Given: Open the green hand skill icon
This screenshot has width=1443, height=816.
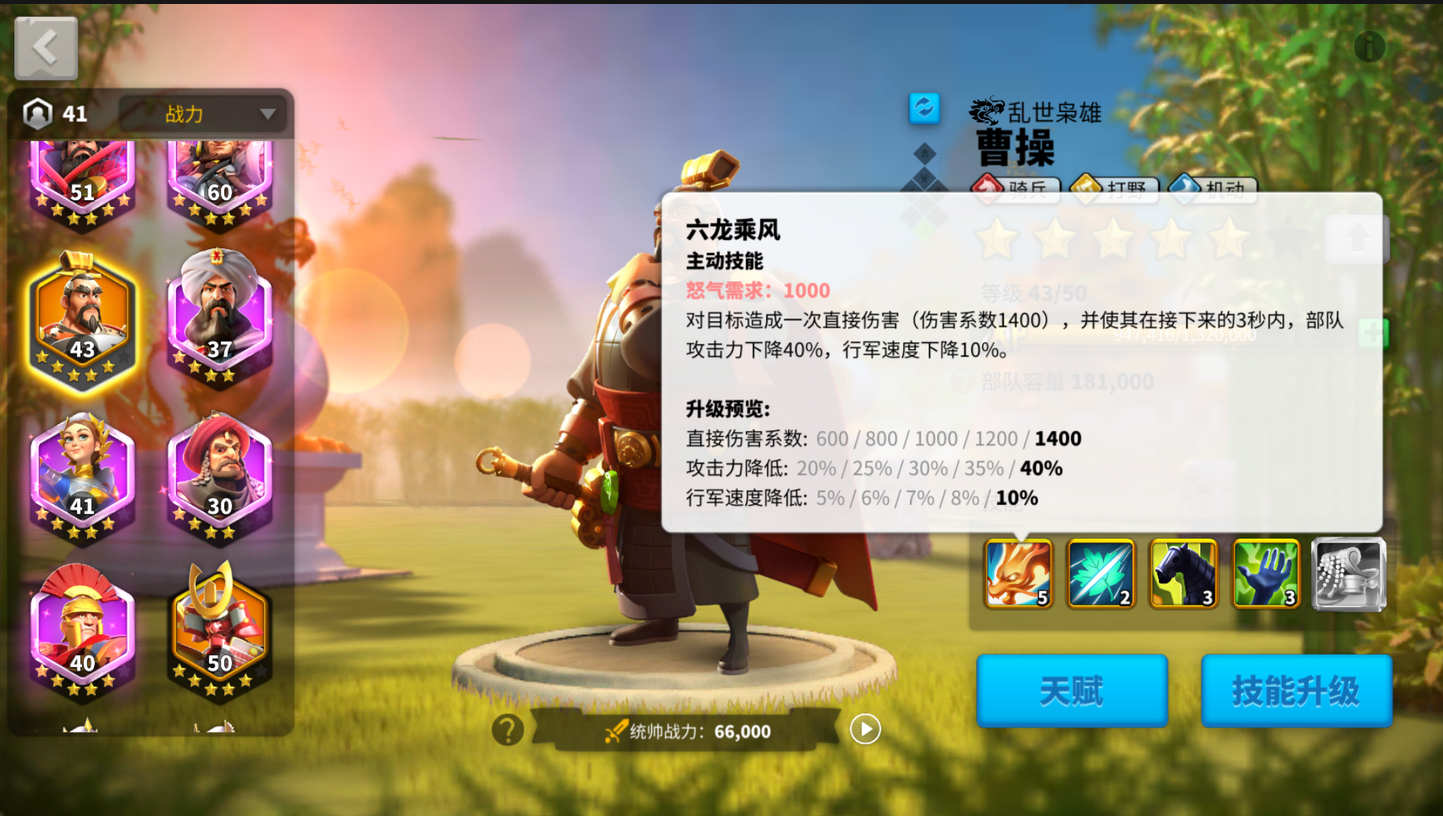Looking at the screenshot, I should 1264,574.
